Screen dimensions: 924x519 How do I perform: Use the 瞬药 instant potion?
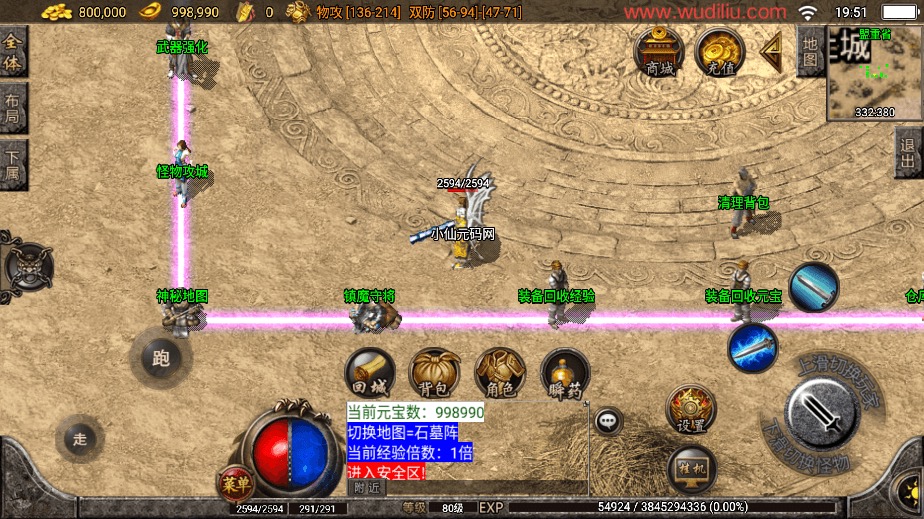(x=565, y=373)
